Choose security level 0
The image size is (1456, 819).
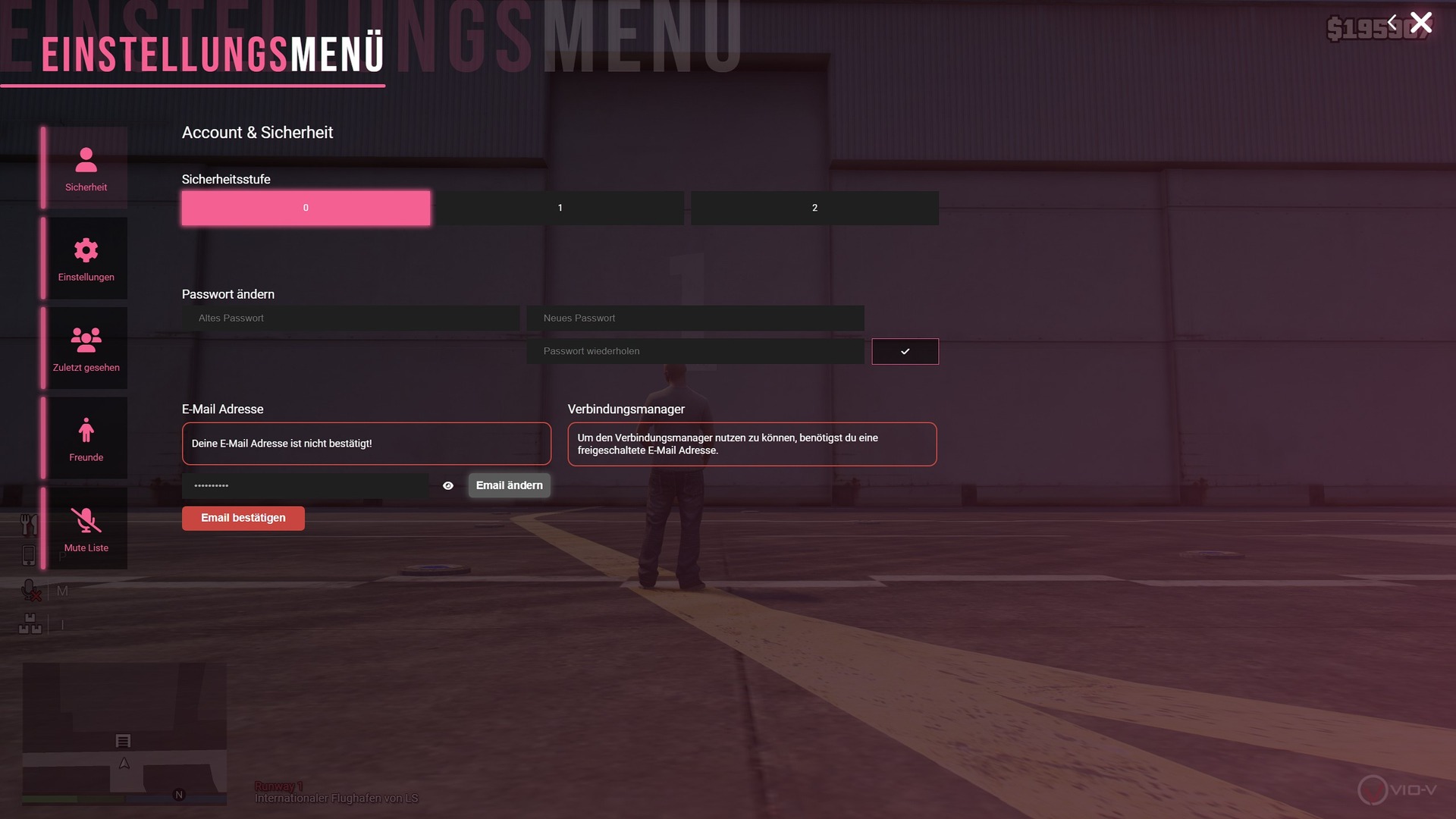306,208
